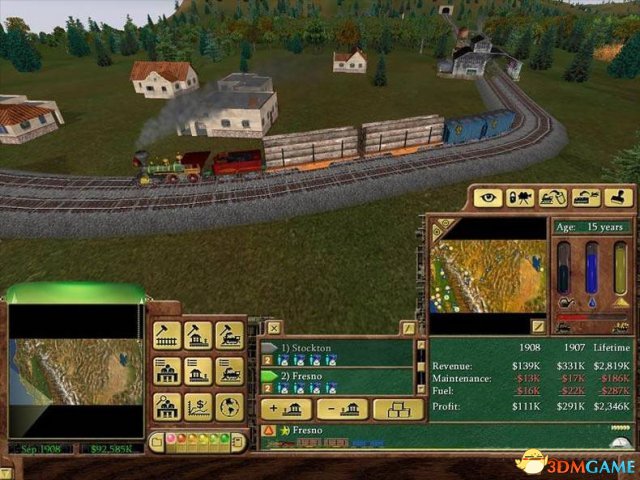Select the build station button
This screenshot has height=480, width=640.
pyautogui.click(x=198, y=336)
